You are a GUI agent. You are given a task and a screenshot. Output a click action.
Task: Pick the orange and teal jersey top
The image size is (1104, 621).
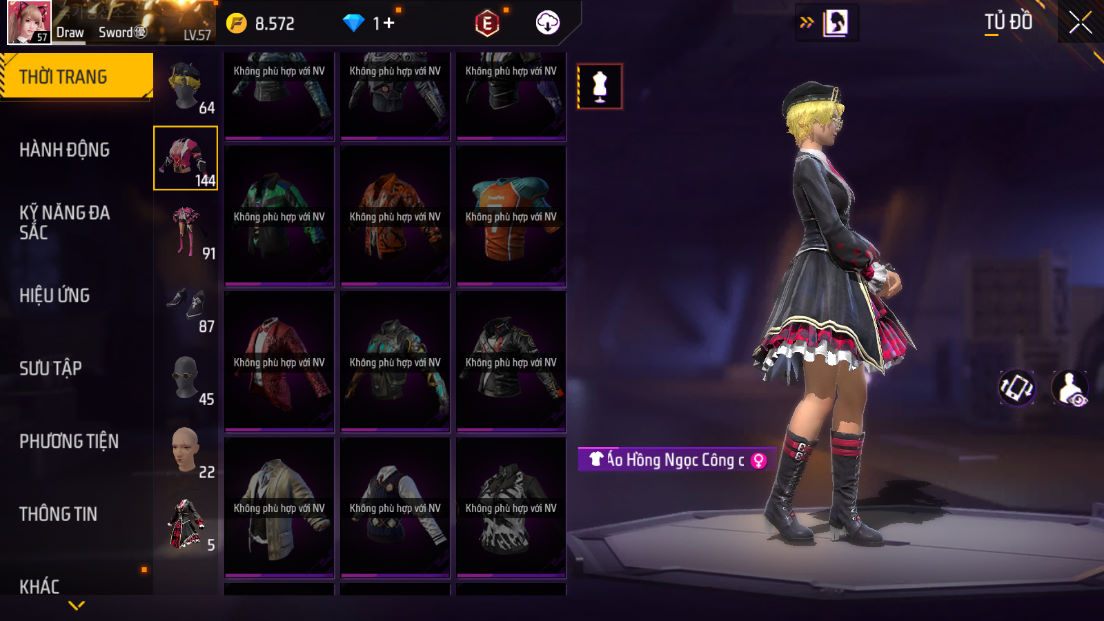[x=510, y=215]
